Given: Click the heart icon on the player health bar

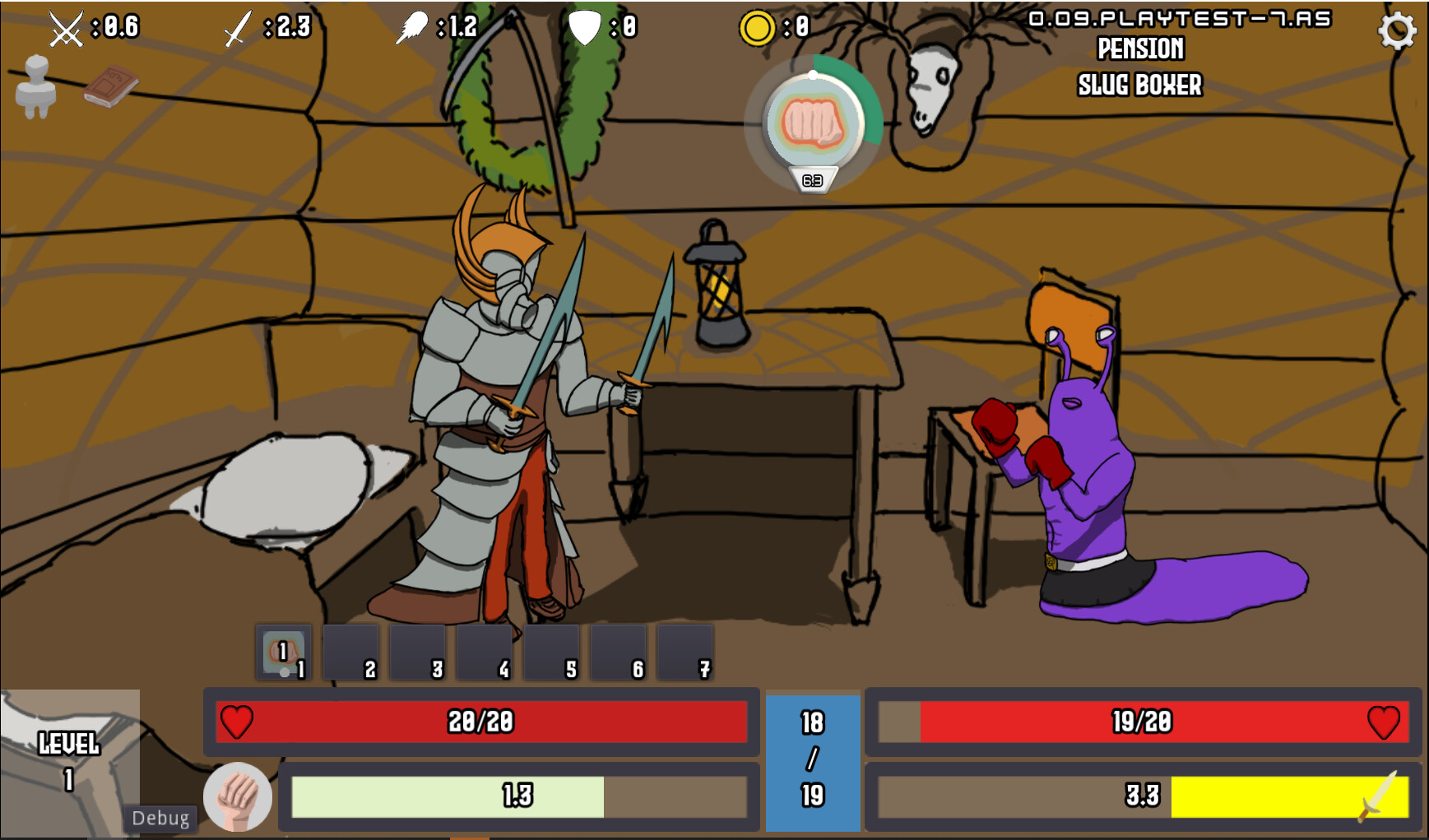Looking at the screenshot, I should (238, 722).
